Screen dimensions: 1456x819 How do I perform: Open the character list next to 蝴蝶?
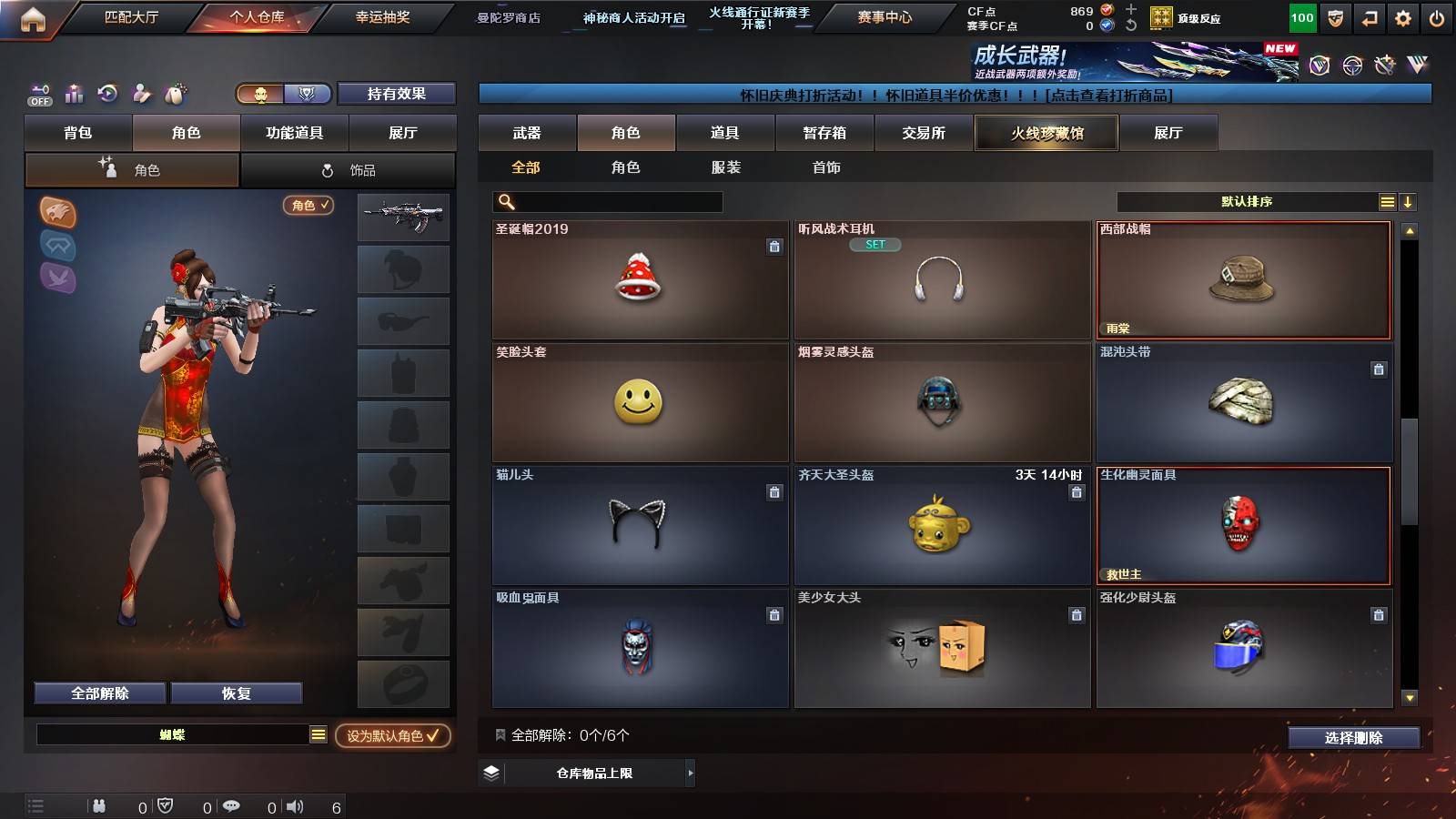point(318,733)
